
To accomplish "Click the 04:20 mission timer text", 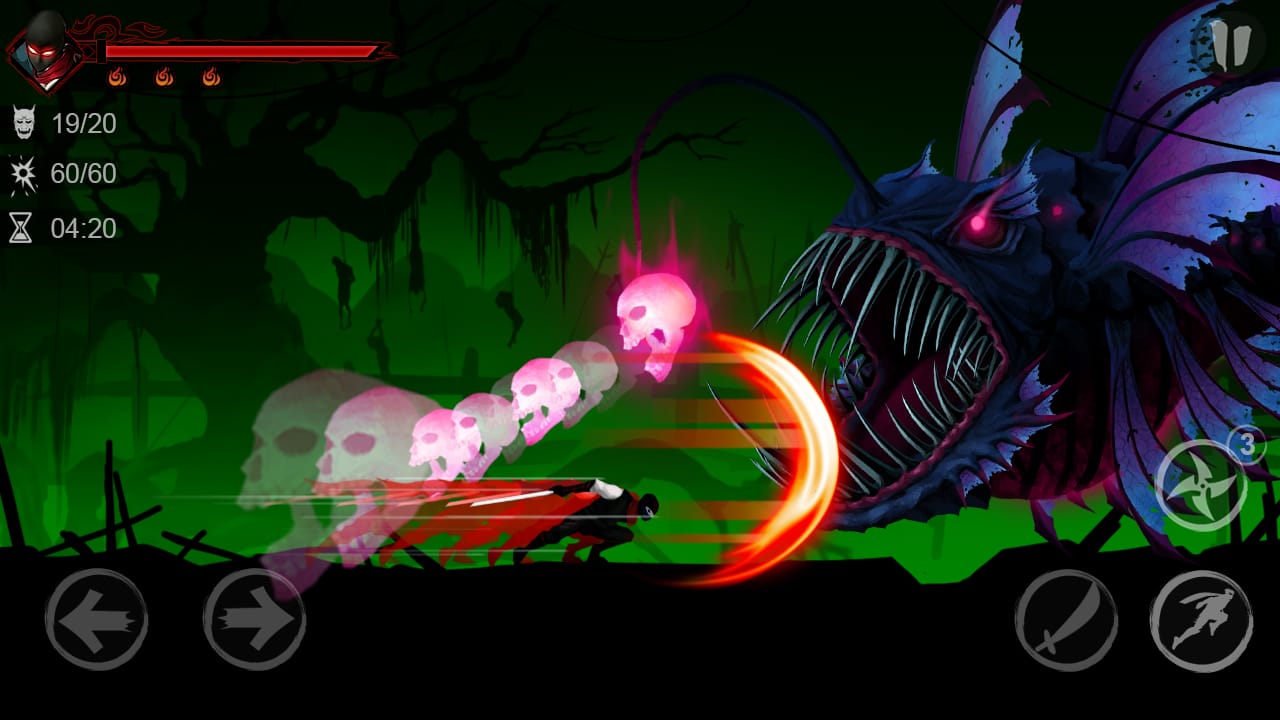I will [85, 228].
